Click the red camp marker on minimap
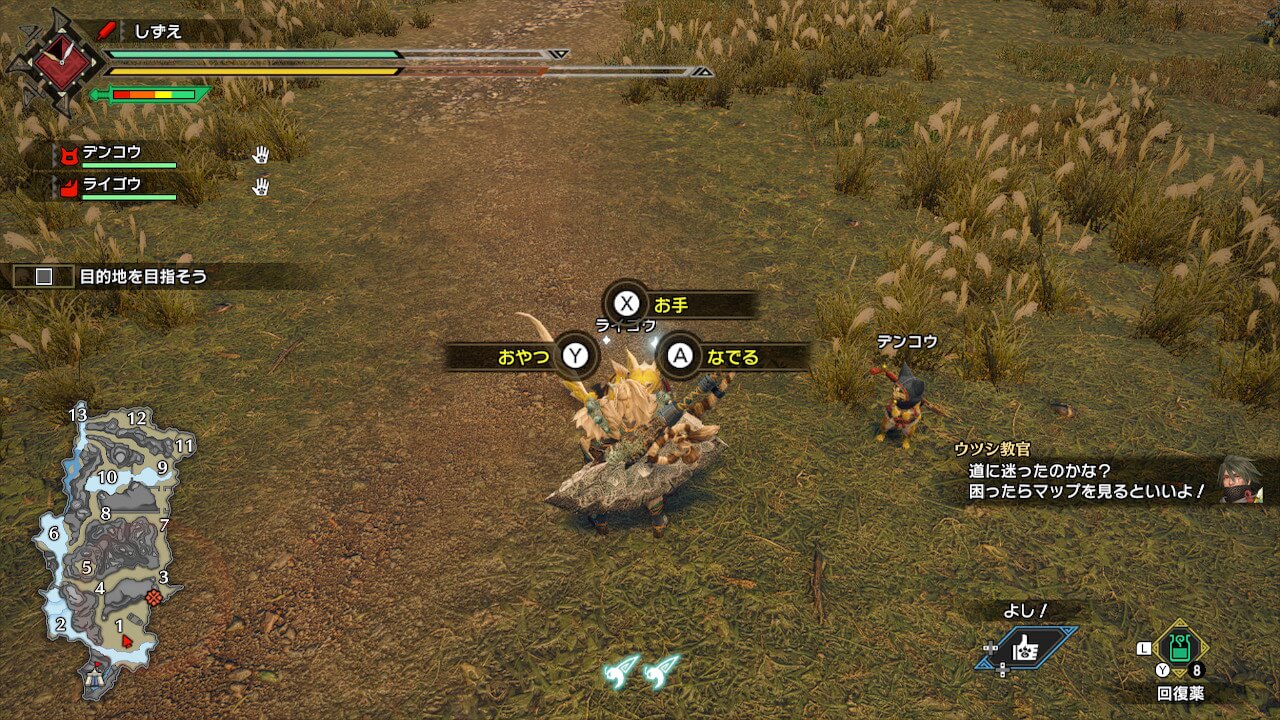The height and width of the screenshot is (720, 1280). (x=154, y=597)
